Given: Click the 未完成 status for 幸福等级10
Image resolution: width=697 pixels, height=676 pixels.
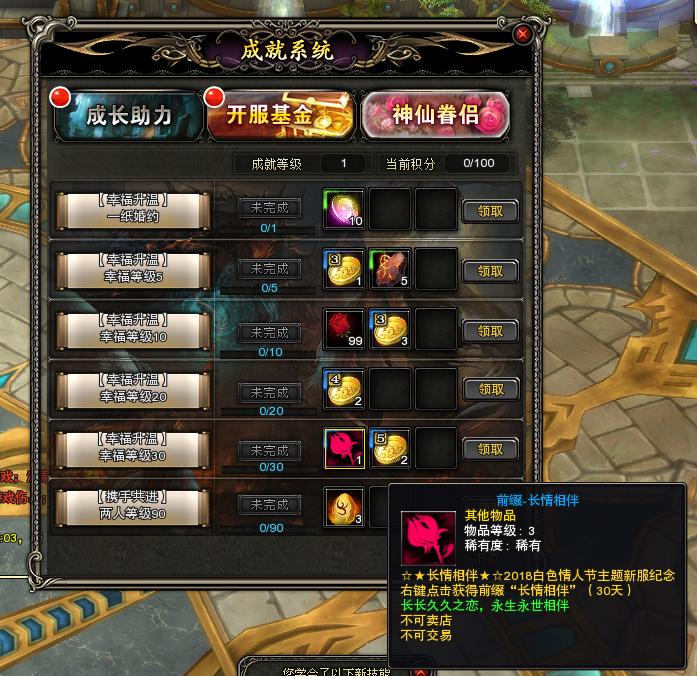Looking at the screenshot, I should (270, 332).
